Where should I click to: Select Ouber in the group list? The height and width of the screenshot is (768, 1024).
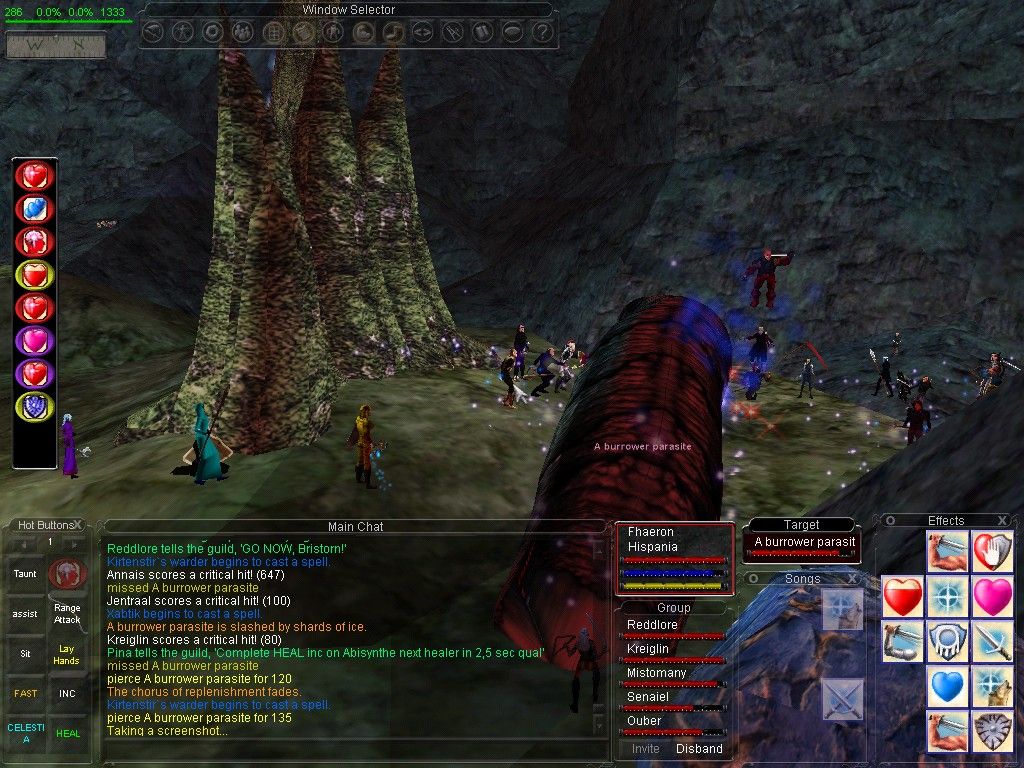click(x=645, y=721)
